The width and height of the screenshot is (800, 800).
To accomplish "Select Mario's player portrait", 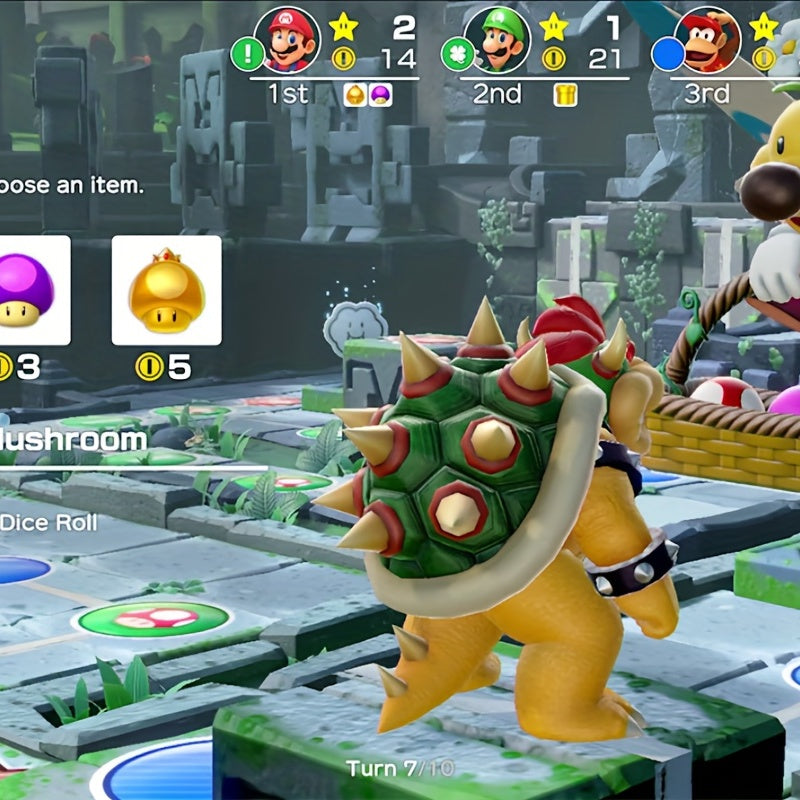I will click(x=287, y=41).
